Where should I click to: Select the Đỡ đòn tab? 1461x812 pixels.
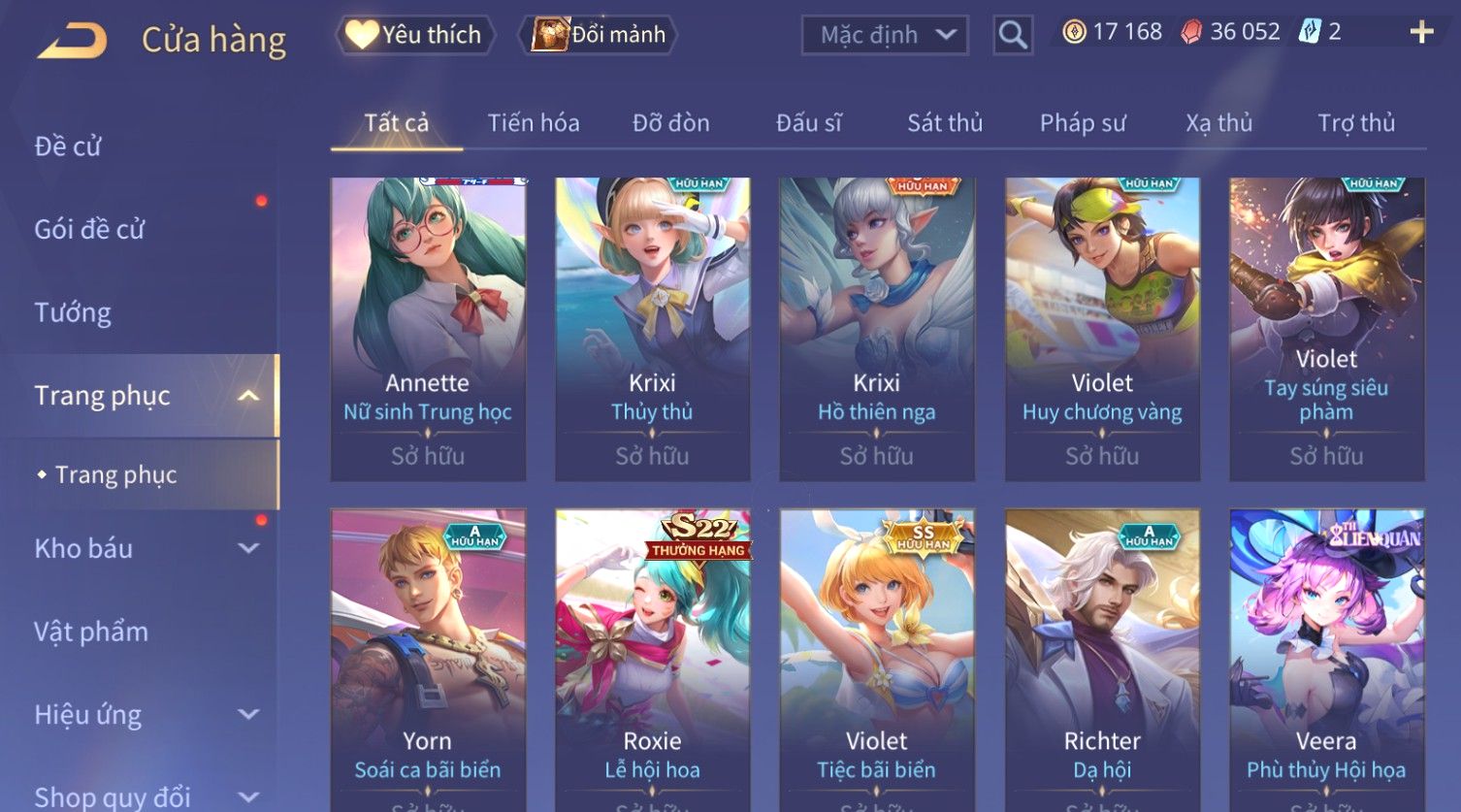(x=671, y=123)
